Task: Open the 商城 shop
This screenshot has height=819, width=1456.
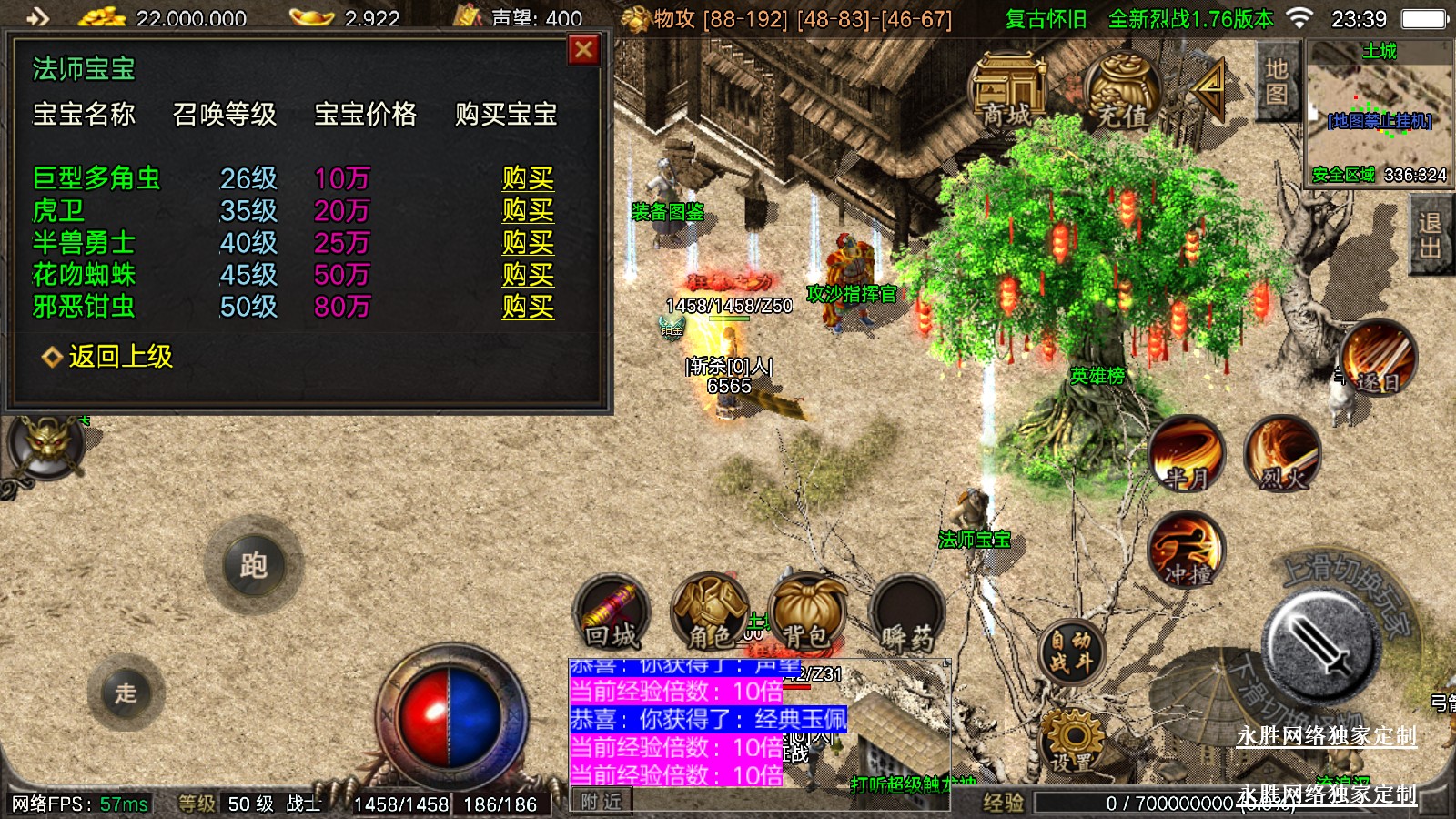Action: coord(1008,90)
